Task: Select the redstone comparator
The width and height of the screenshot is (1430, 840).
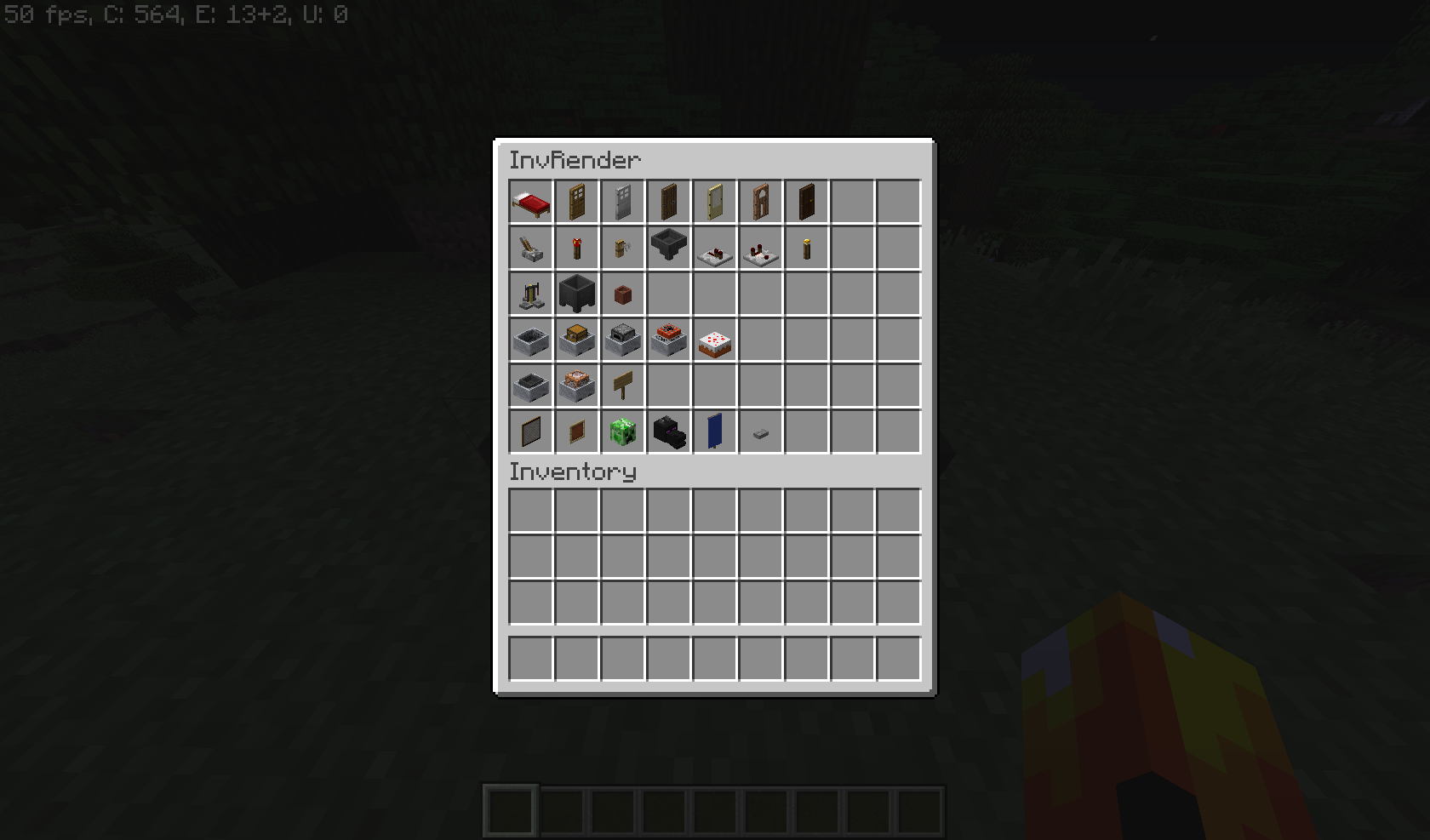Action: [x=760, y=248]
